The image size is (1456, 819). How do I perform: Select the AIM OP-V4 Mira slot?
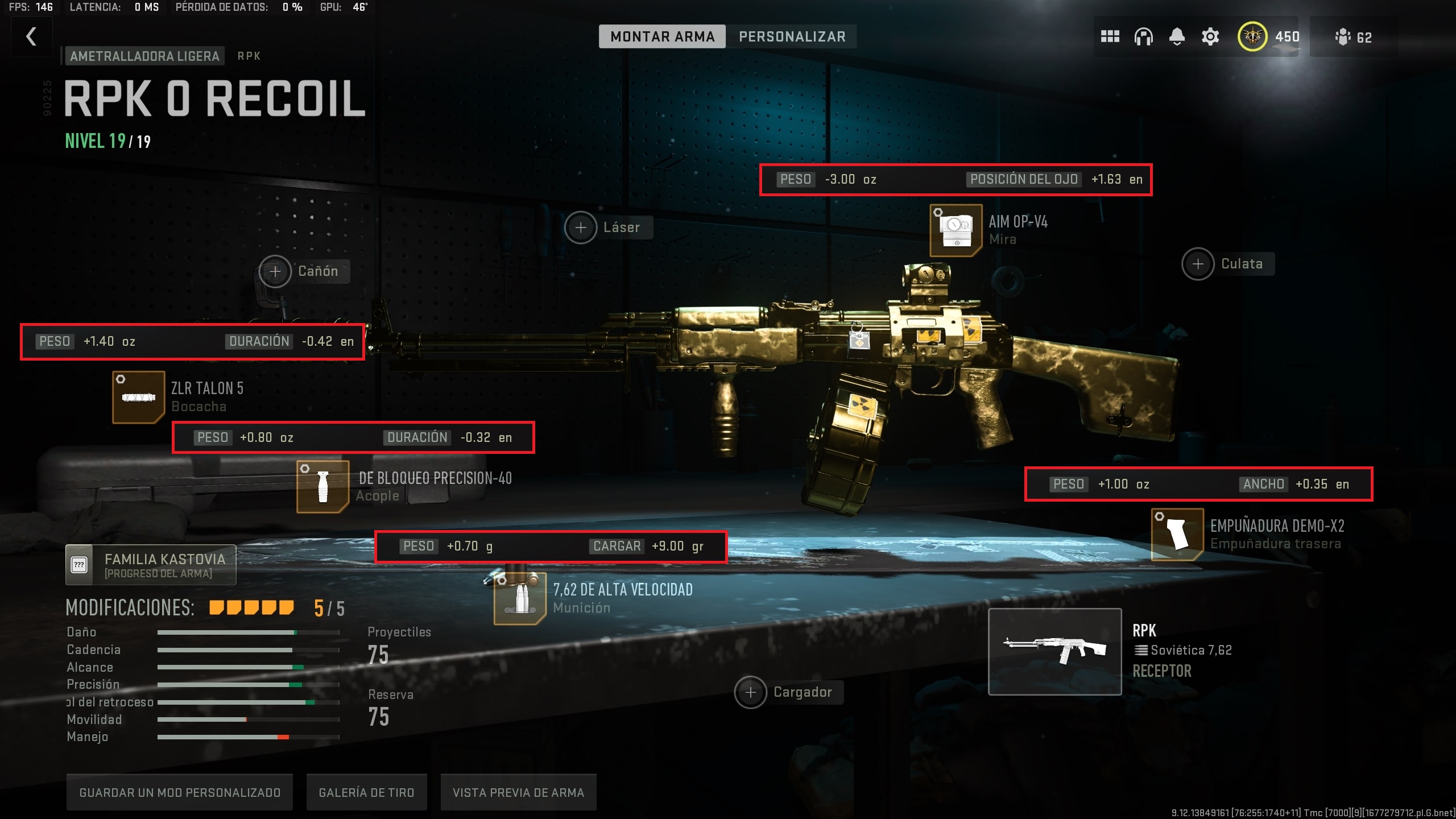(955, 230)
